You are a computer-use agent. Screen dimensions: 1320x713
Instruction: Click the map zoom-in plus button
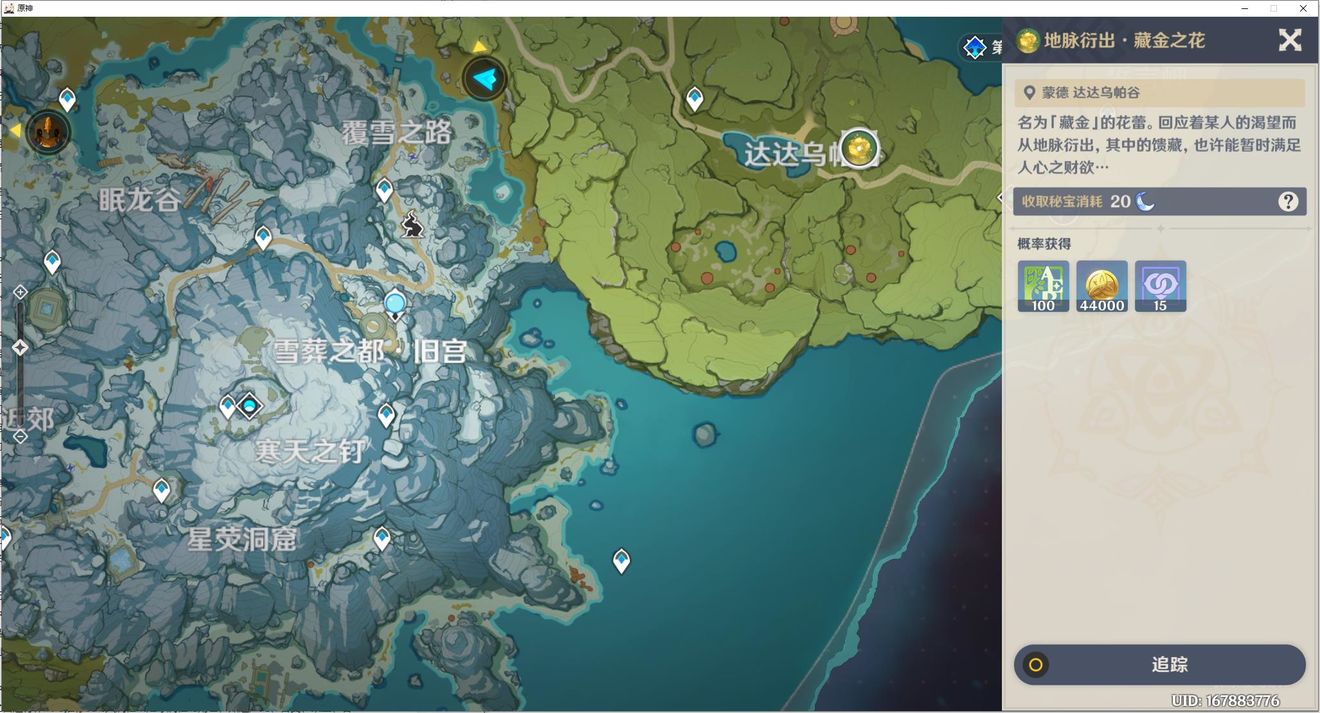(x=19, y=292)
